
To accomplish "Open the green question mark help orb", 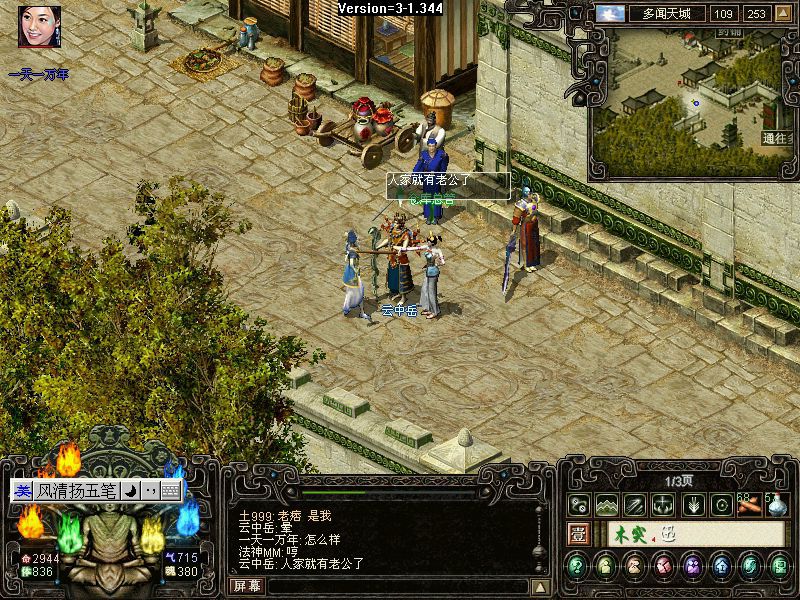I will tap(578, 566).
